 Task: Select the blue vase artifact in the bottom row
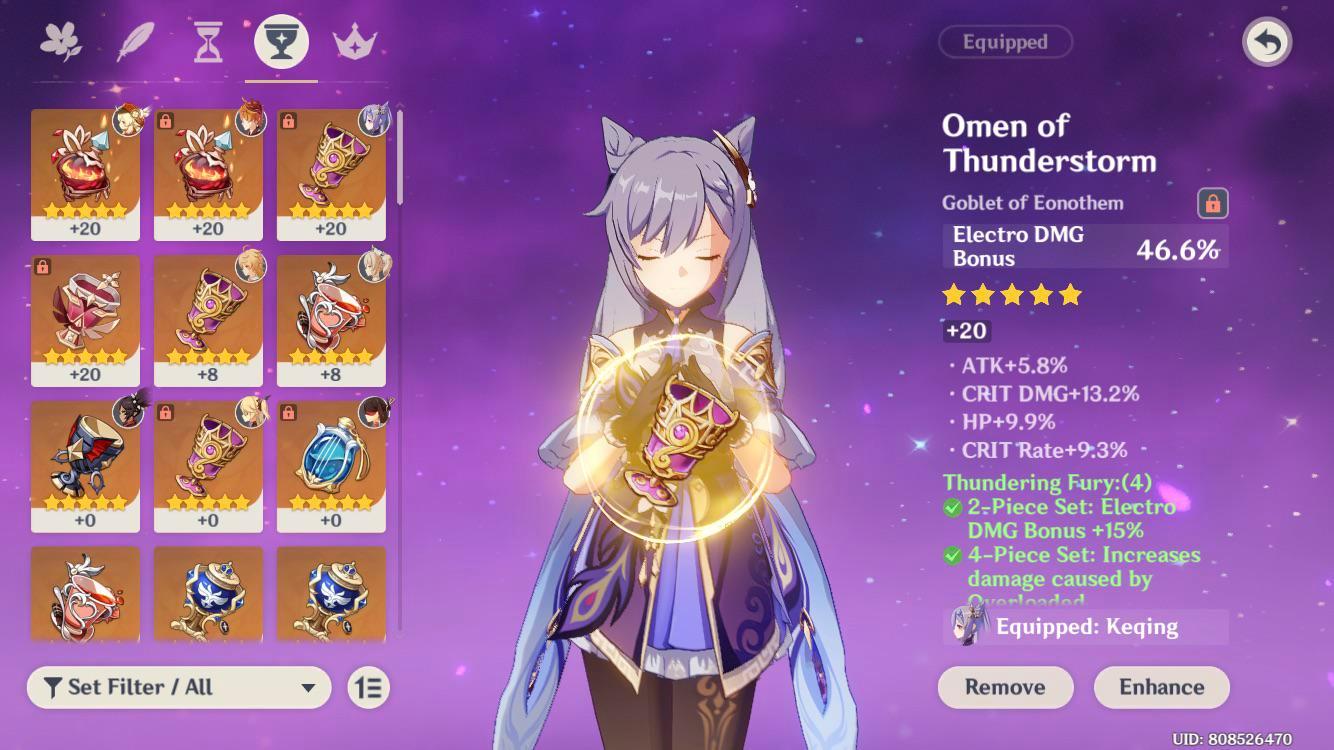click(x=209, y=595)
